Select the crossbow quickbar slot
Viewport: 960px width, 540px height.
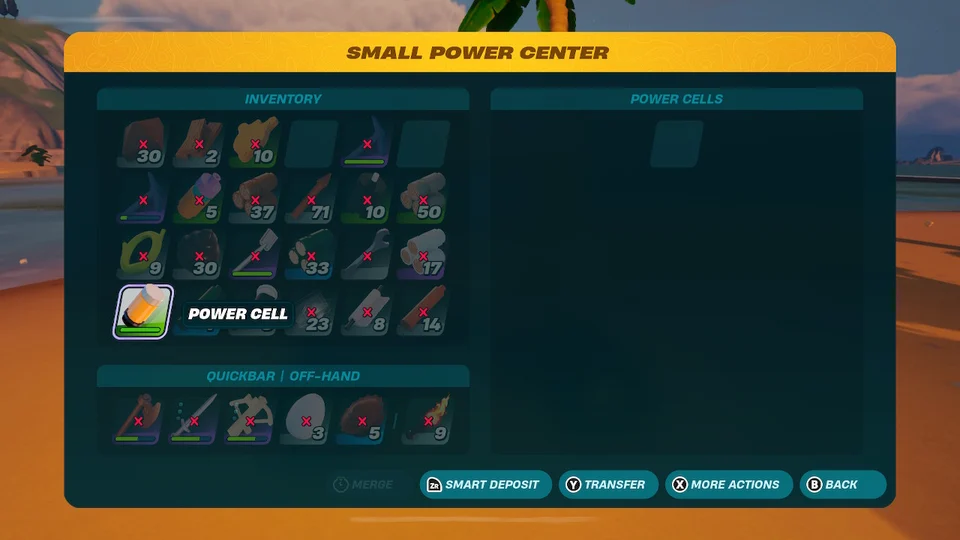pos(249,419)
